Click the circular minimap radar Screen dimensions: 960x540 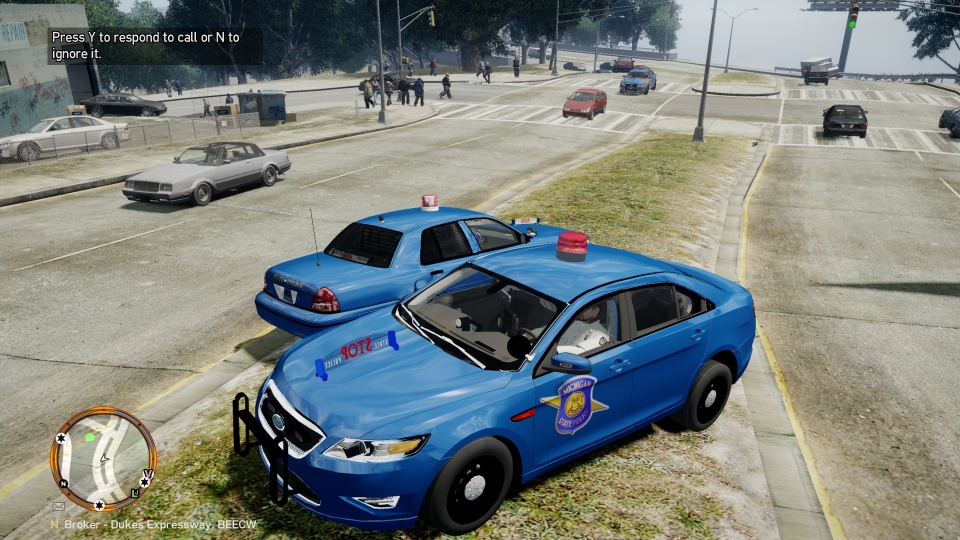coord(103,459)
